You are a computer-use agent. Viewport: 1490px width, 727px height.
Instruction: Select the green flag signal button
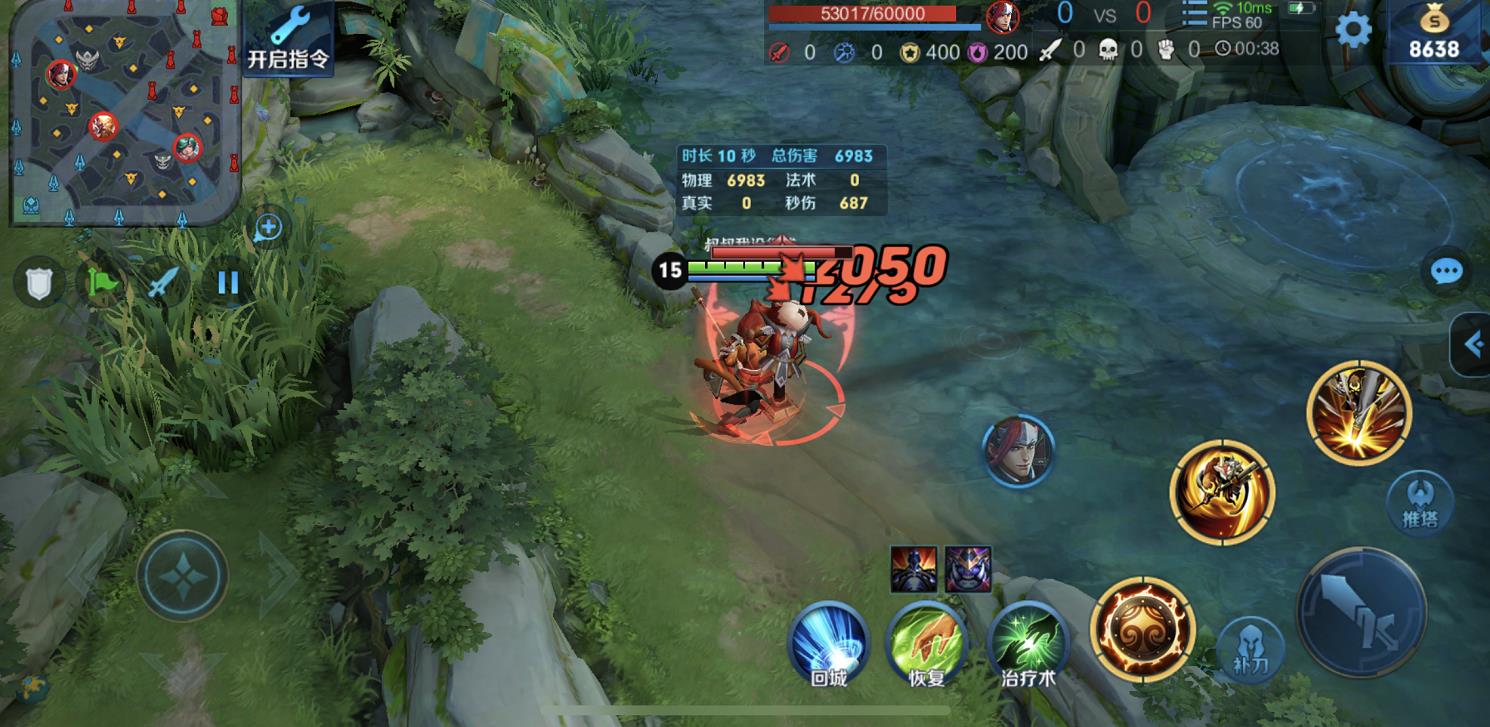tap(101, 283)
